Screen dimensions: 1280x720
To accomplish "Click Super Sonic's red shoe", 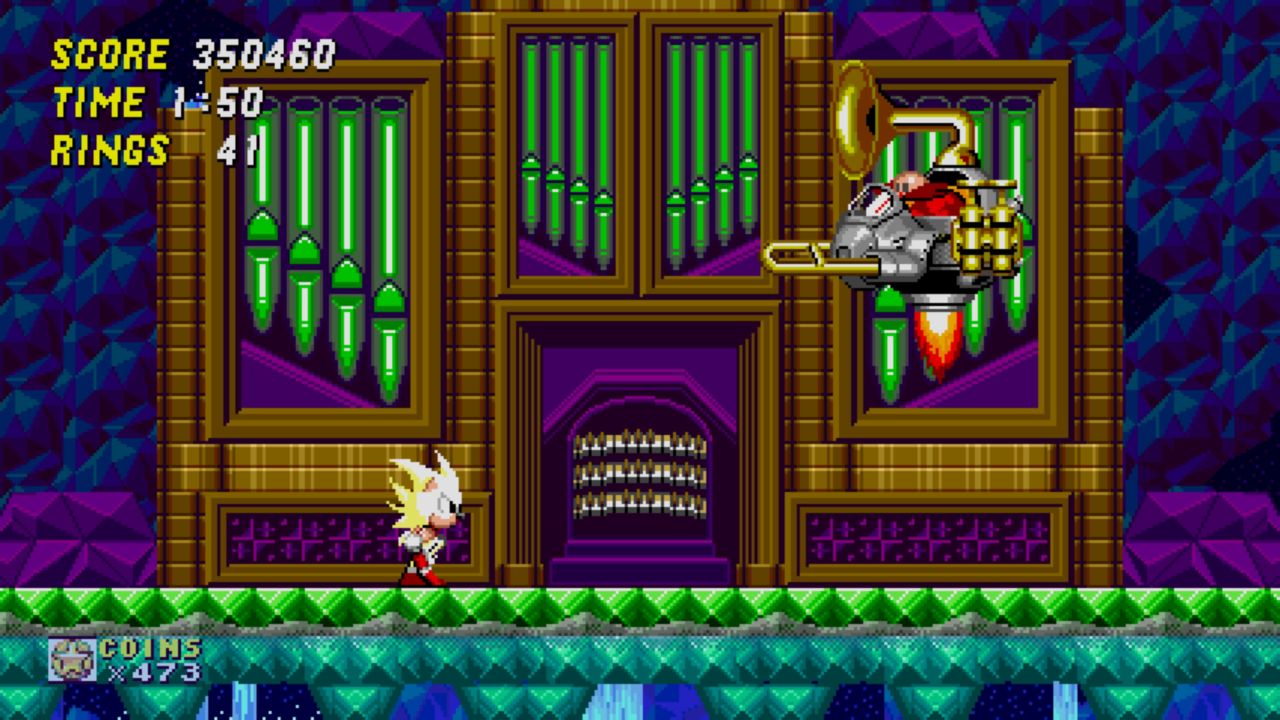I will click(x=428, y=578).
